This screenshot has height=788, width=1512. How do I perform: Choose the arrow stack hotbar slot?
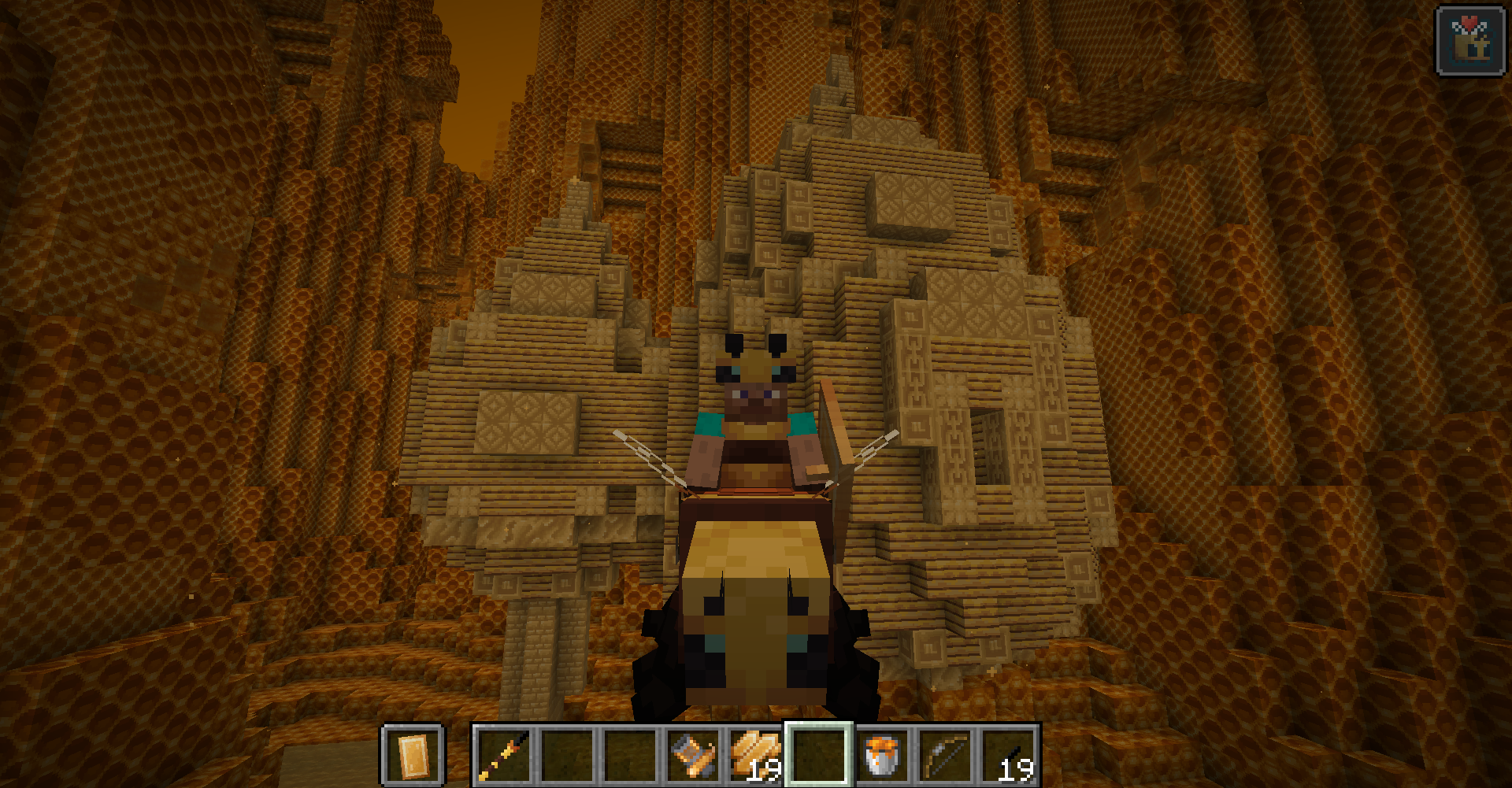pos(1008,756)
